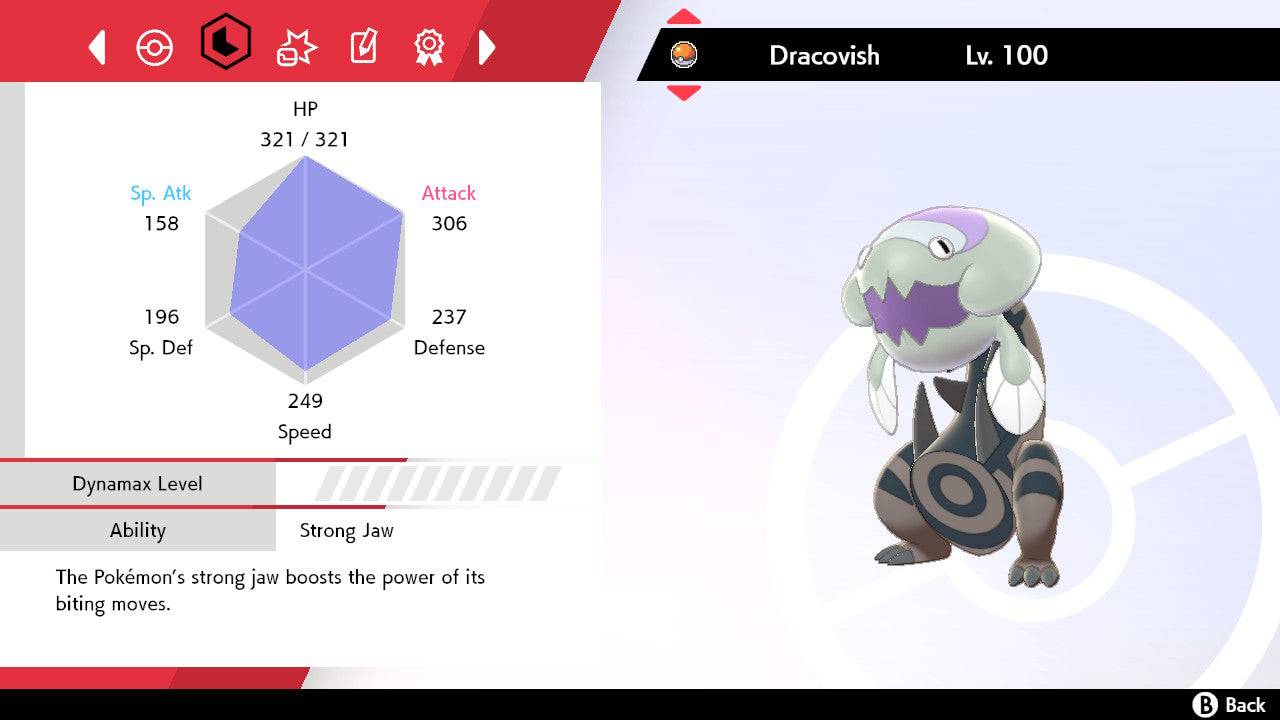Navigate left using the white triangle arrow
This screenshot has width=1280, height=720.
96,46
